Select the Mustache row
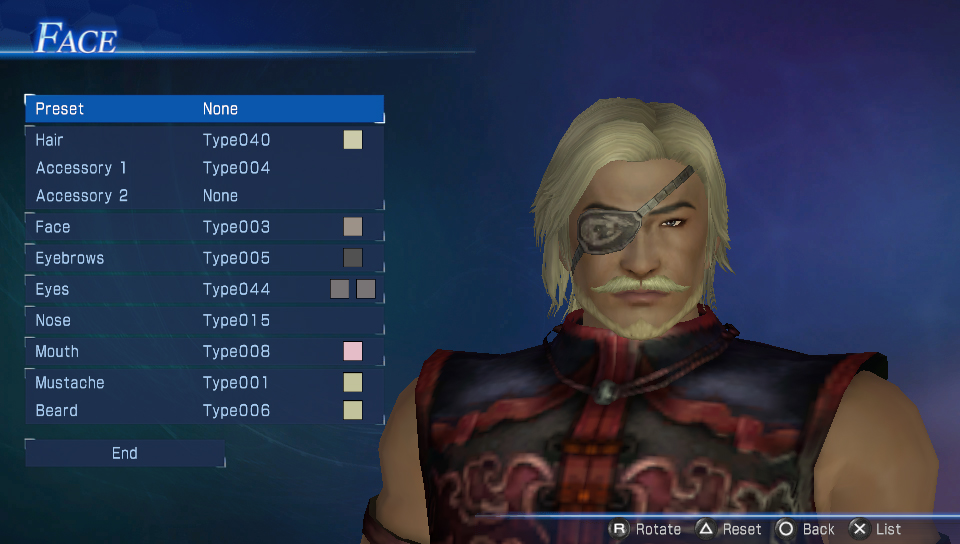 [x=204, y=383]
